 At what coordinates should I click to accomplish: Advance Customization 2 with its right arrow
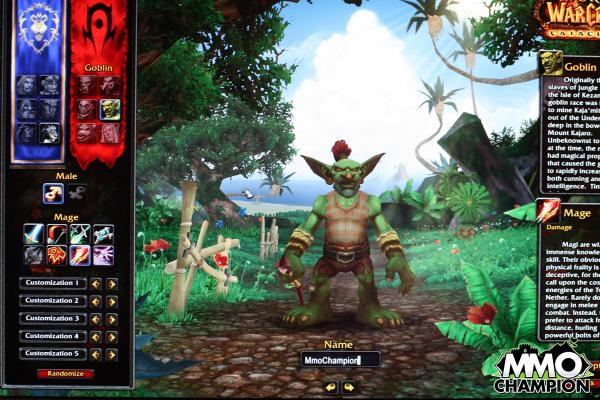point(111,301)
